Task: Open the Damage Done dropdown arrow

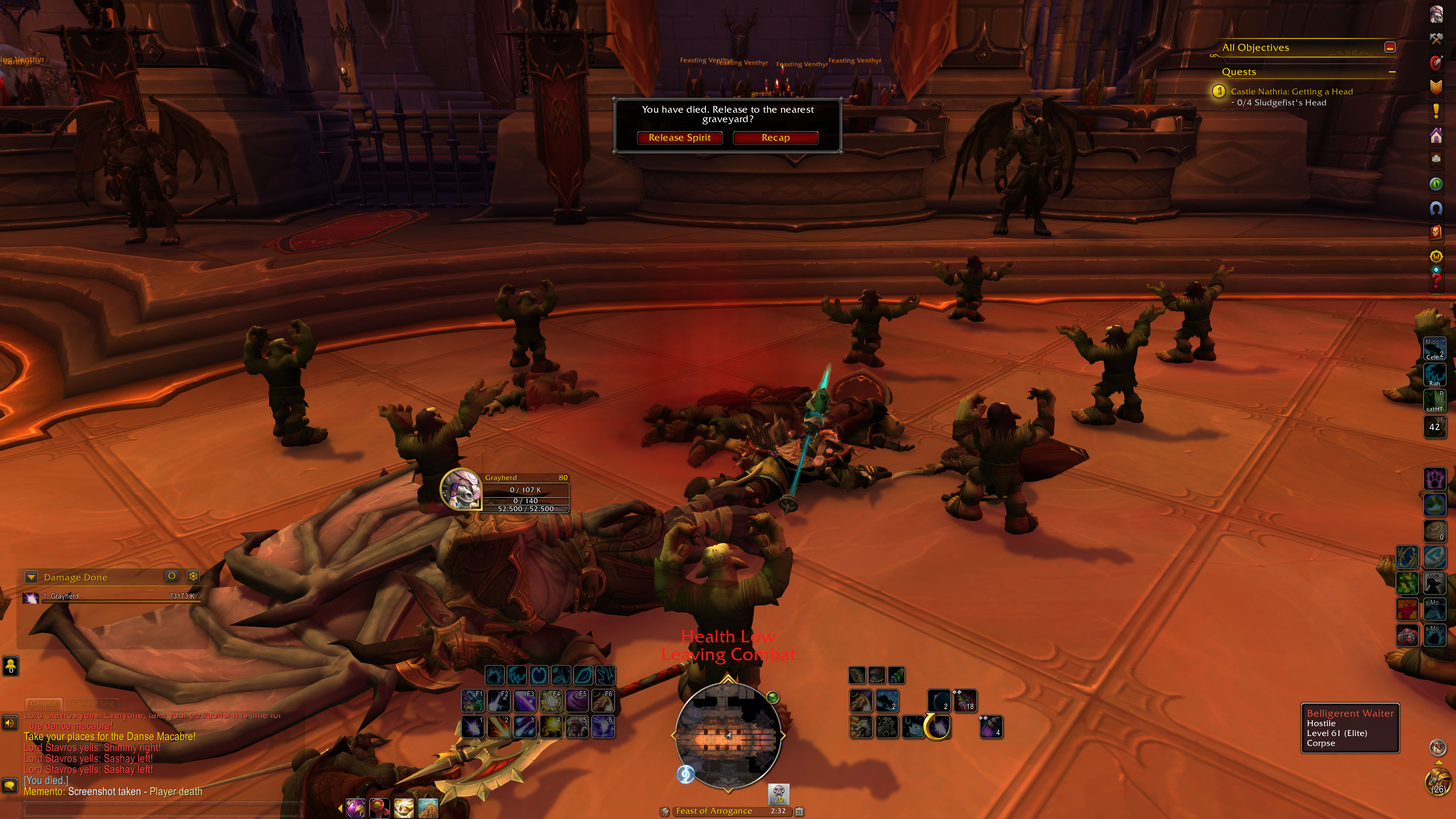Action: pyautogui.click(x=31, y=577)
